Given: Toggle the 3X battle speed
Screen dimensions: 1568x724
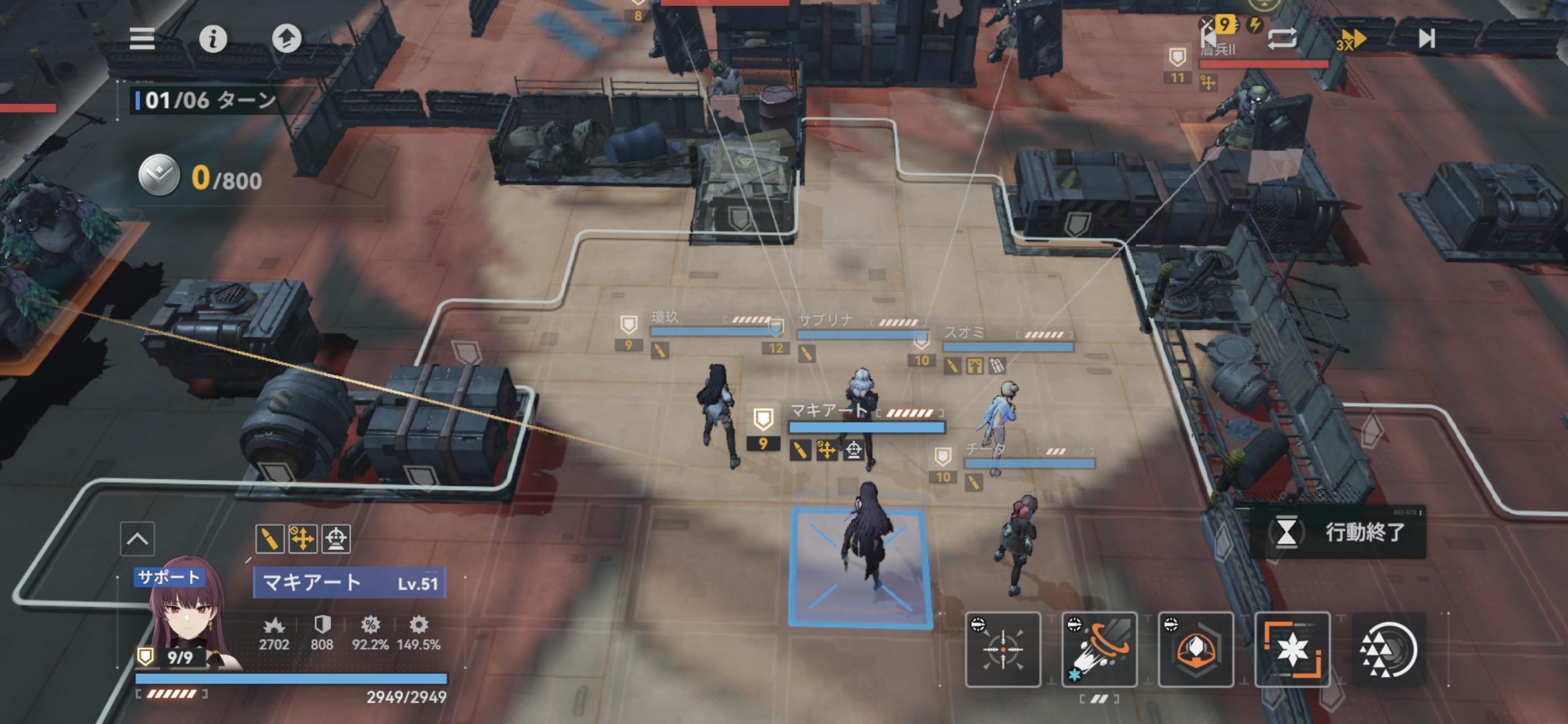Looking at the screenshot, I should [x=1350, y=40].
